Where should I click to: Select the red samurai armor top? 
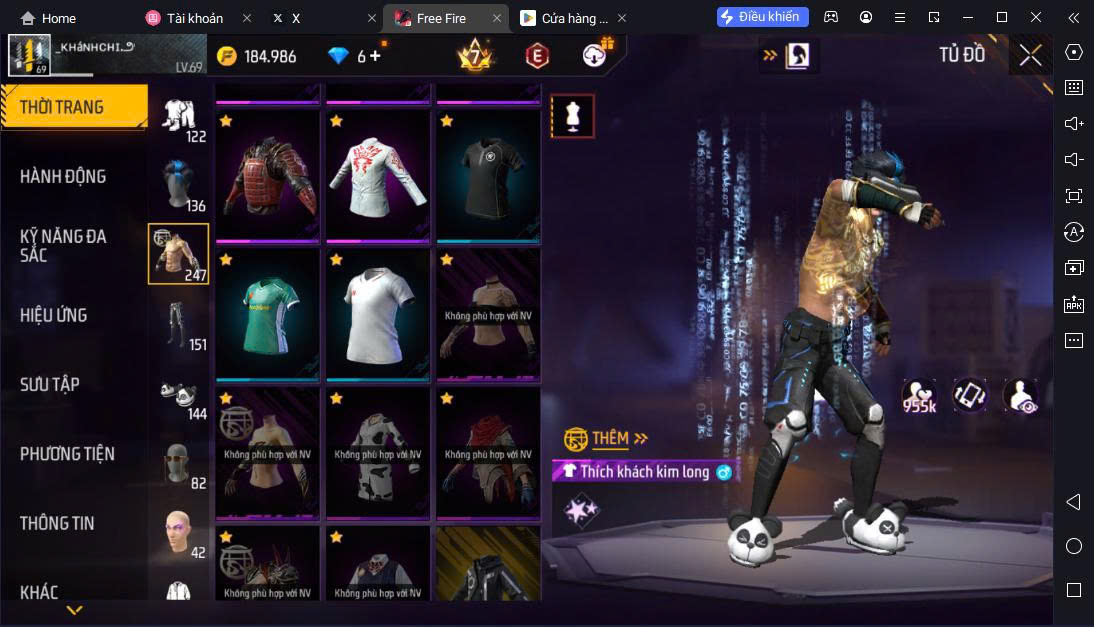(267, 176)
